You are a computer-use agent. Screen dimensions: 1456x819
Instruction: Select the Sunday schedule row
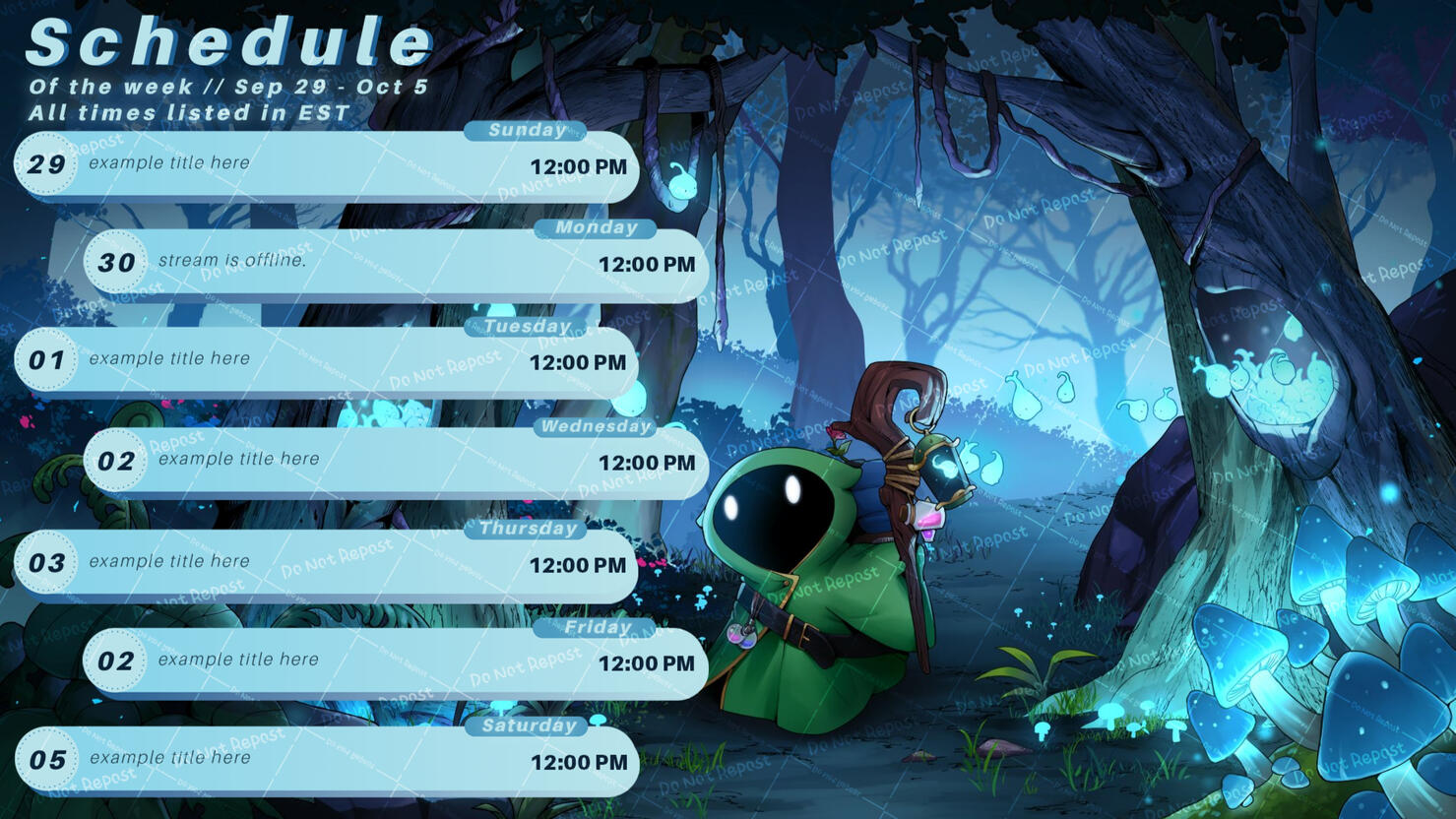click(x=325, y=165)
